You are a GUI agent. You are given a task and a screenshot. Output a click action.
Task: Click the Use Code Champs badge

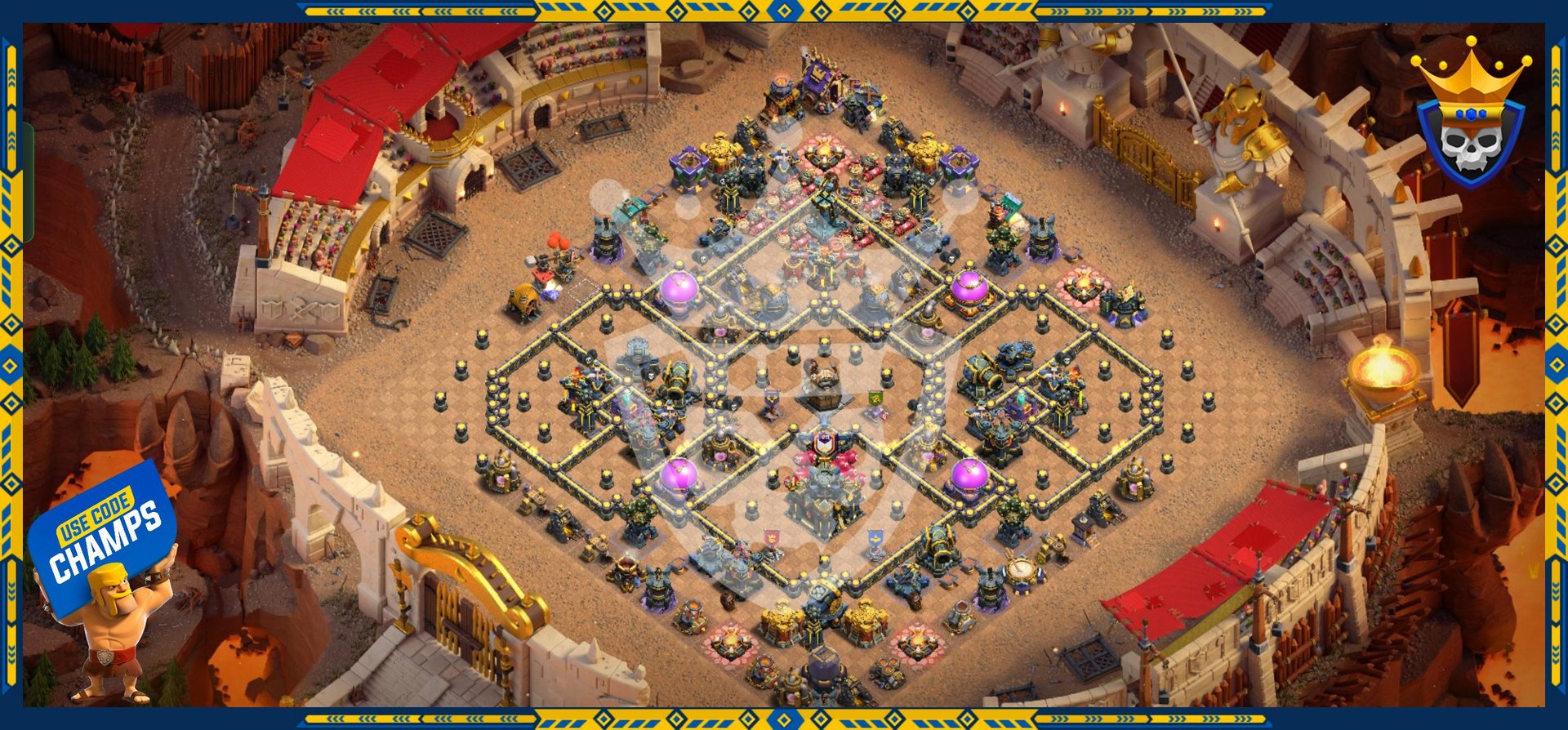tap(105, 535)
